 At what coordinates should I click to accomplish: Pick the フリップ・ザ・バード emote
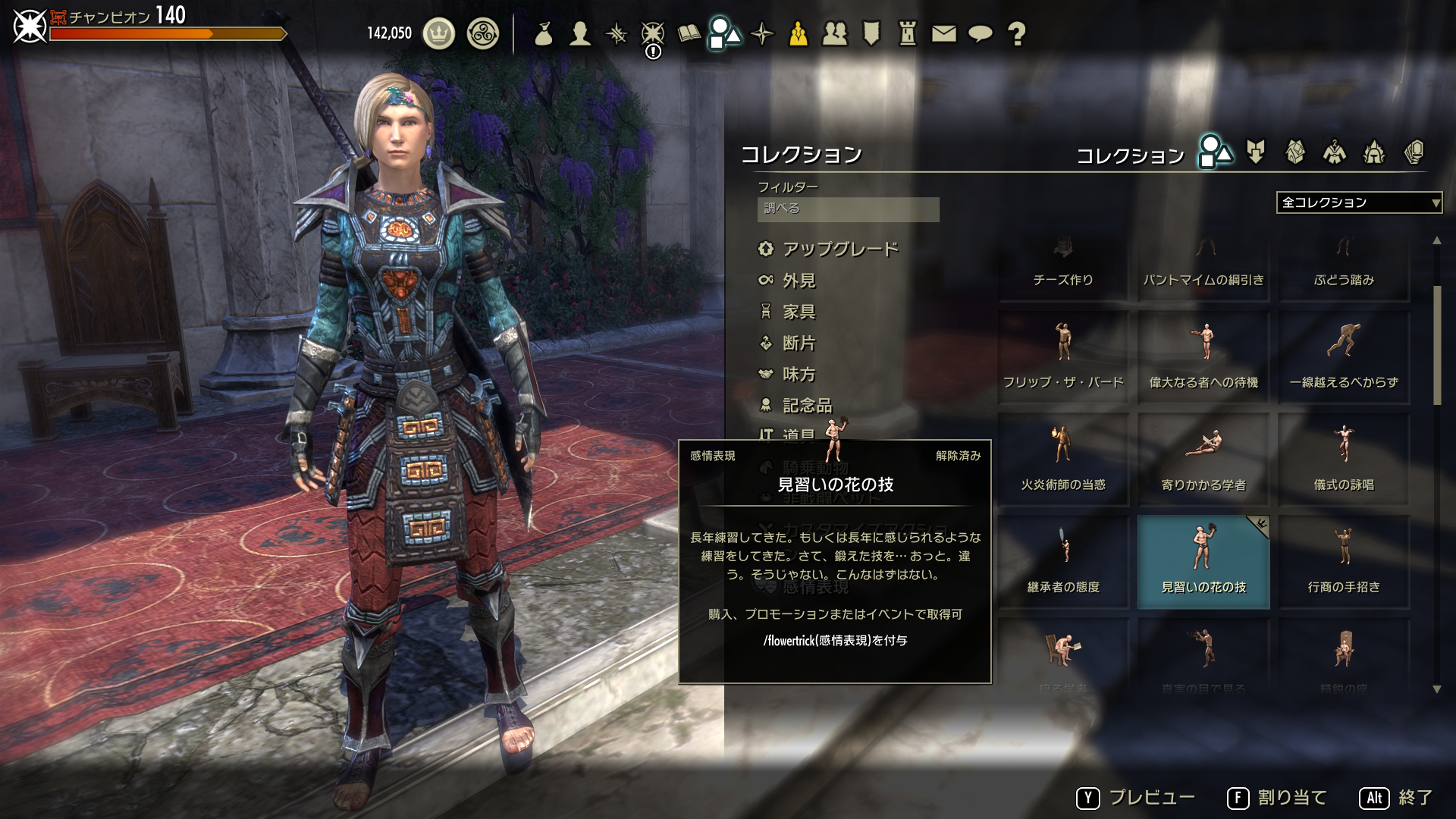pyautogui.click(x=1063, y=357)
